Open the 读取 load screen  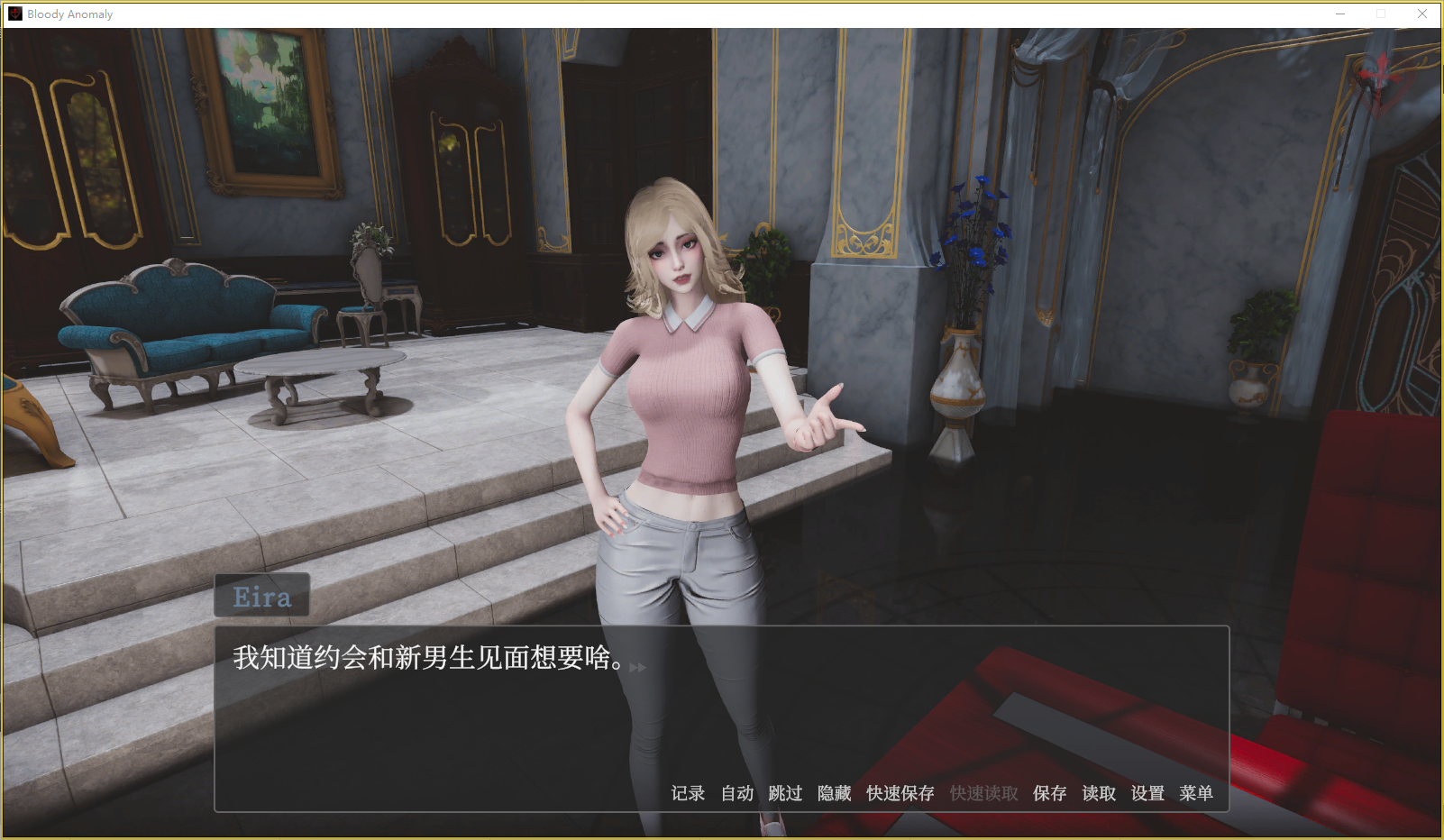pos(1099,793)
